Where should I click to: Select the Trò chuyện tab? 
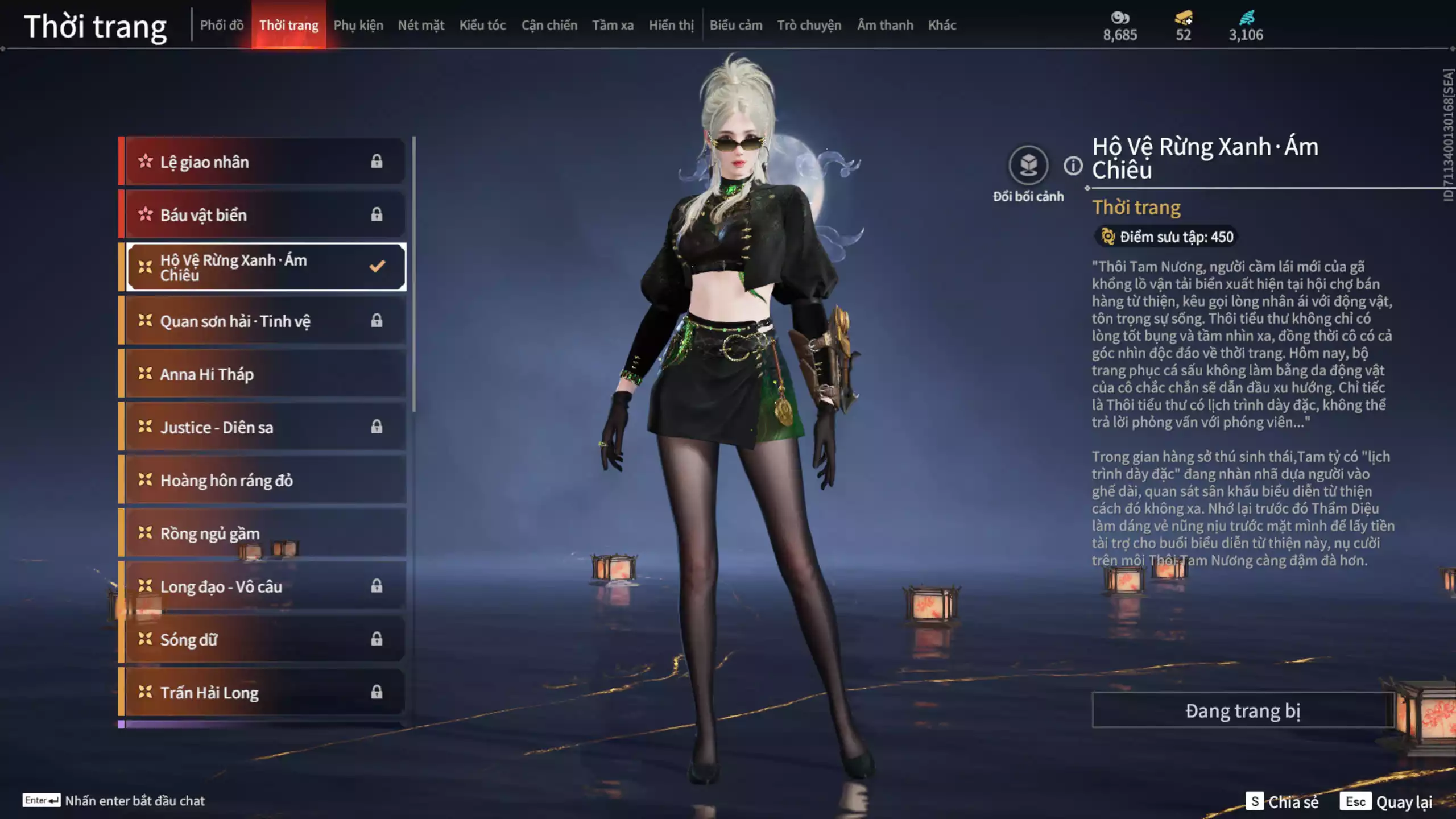tap(809, 25)
